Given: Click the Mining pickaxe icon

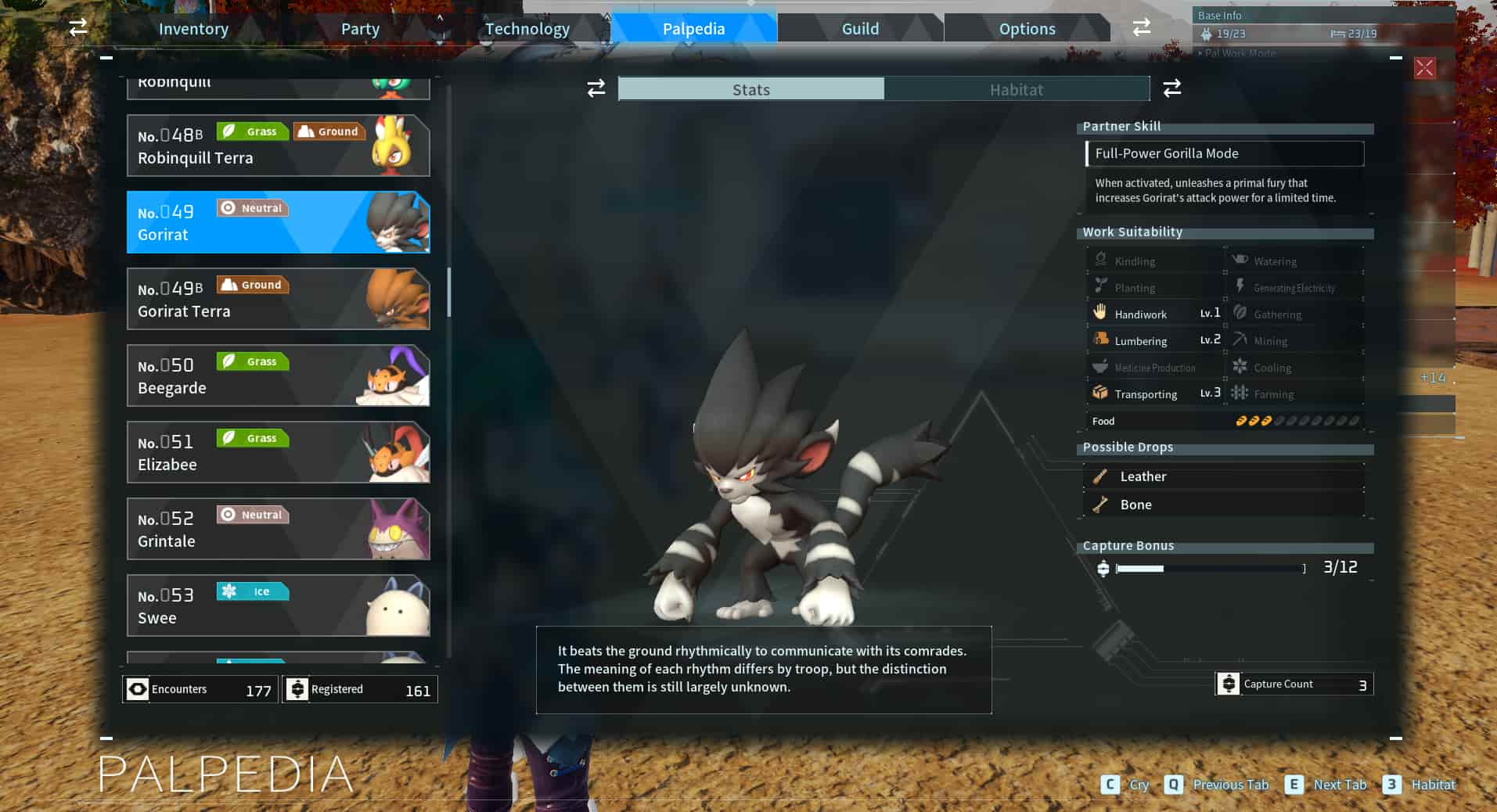Looking at the screenshot, I should click(1241, 340).
